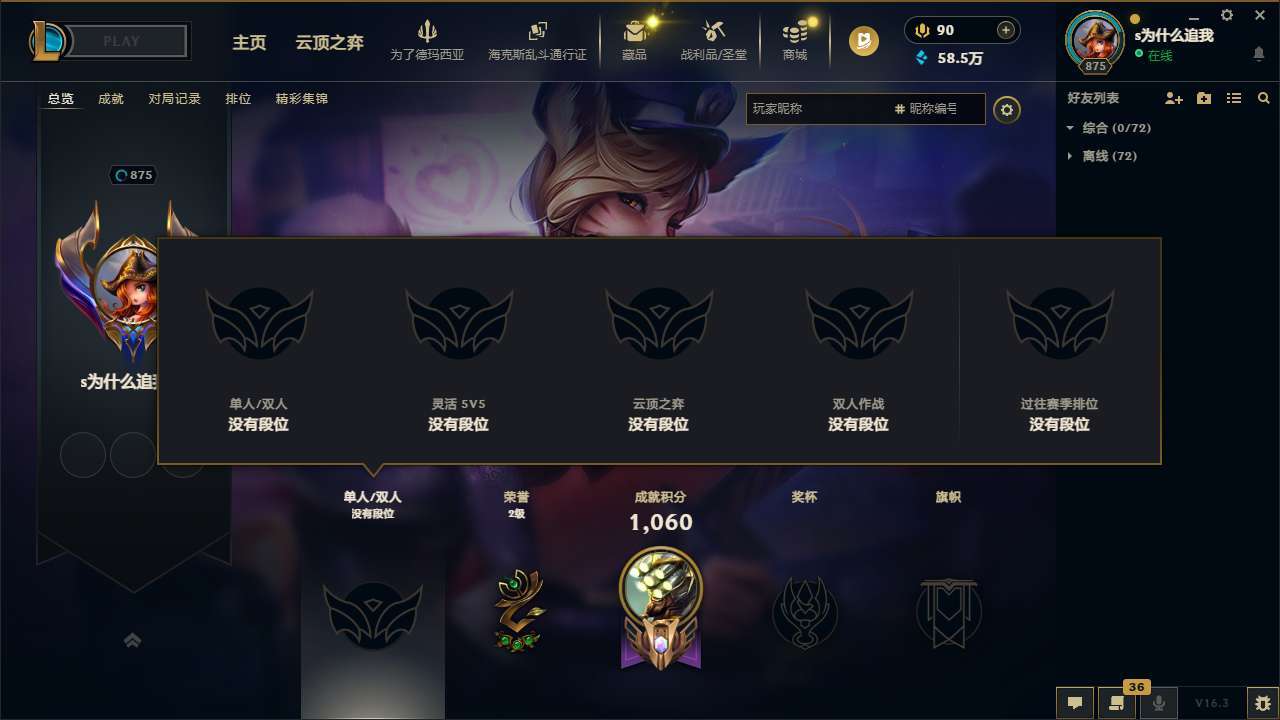This screenshot has height=720, width=1280.
Task: Switch to the 成就 tab
Action: pyautogui.click(x=110, y=98)
